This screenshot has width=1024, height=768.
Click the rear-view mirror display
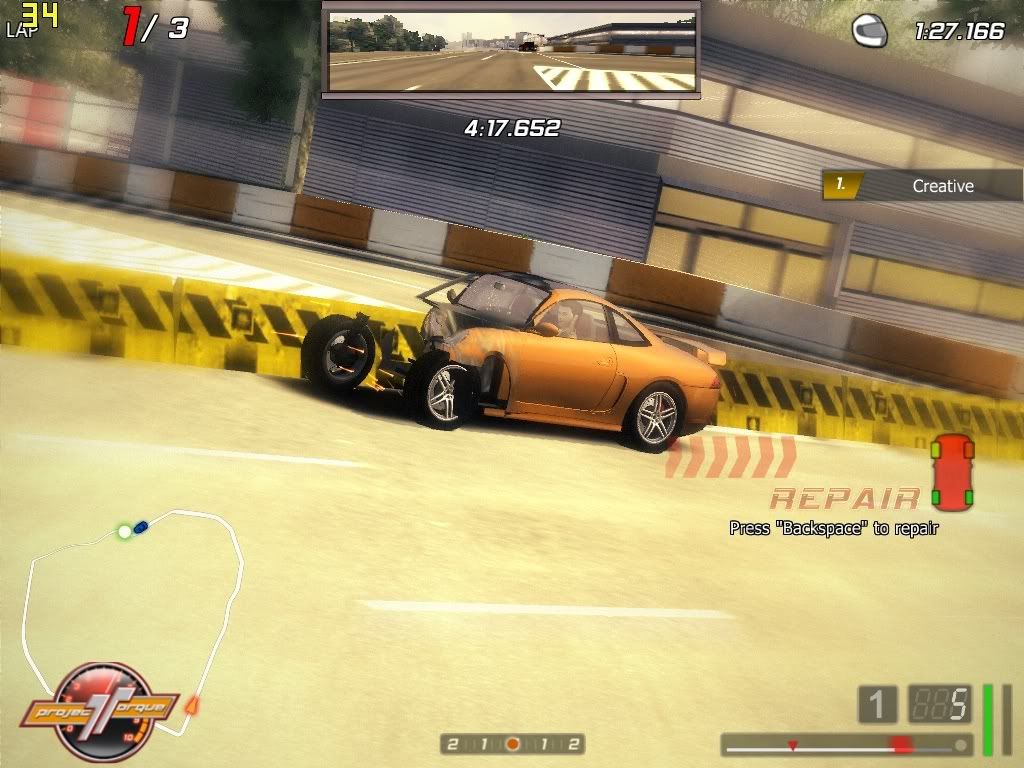[511, 52]
